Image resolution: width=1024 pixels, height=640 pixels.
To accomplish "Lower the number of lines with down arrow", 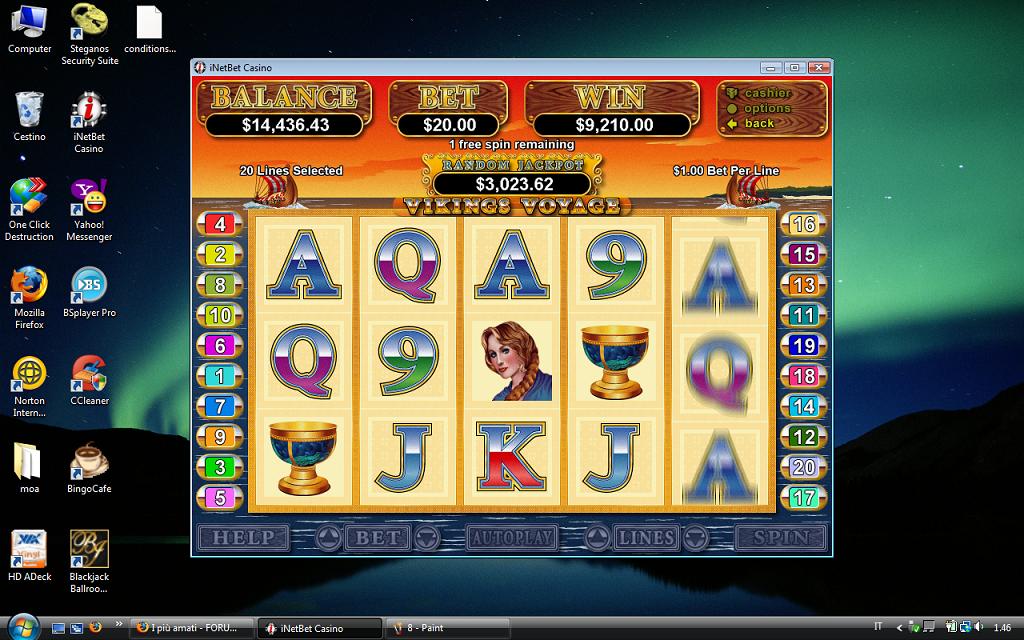I will [x=694, y=539].
